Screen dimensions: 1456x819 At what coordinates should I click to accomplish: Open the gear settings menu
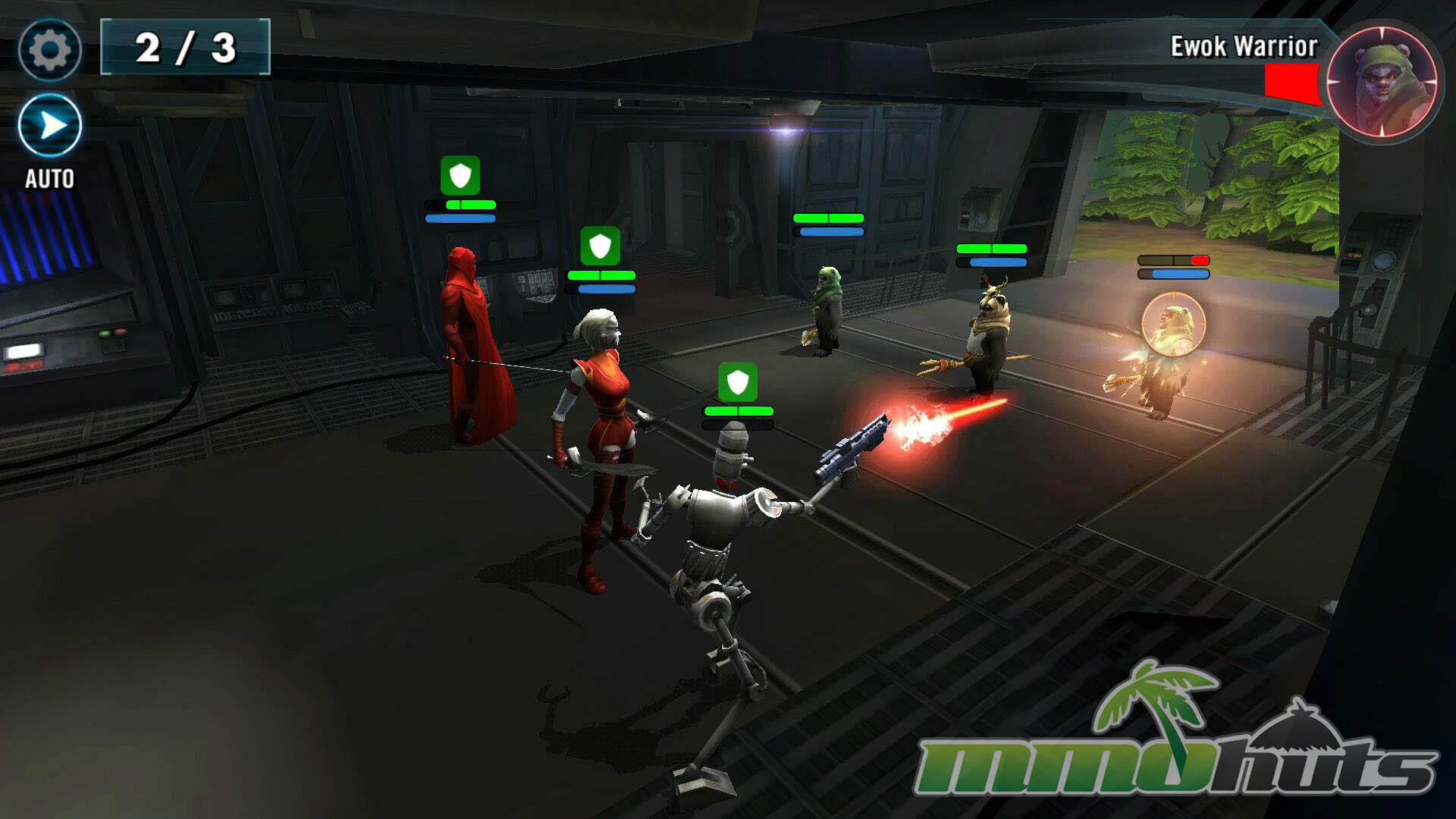49,50
